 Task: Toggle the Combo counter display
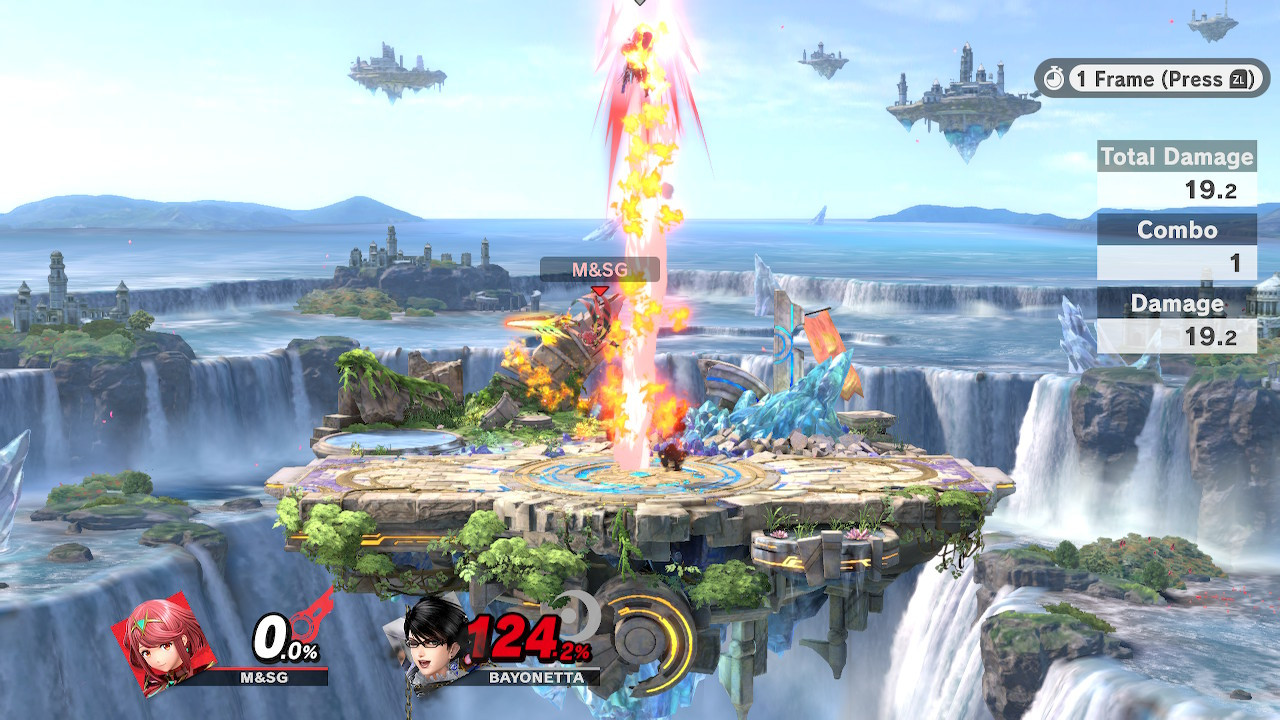click(1176, 230)
